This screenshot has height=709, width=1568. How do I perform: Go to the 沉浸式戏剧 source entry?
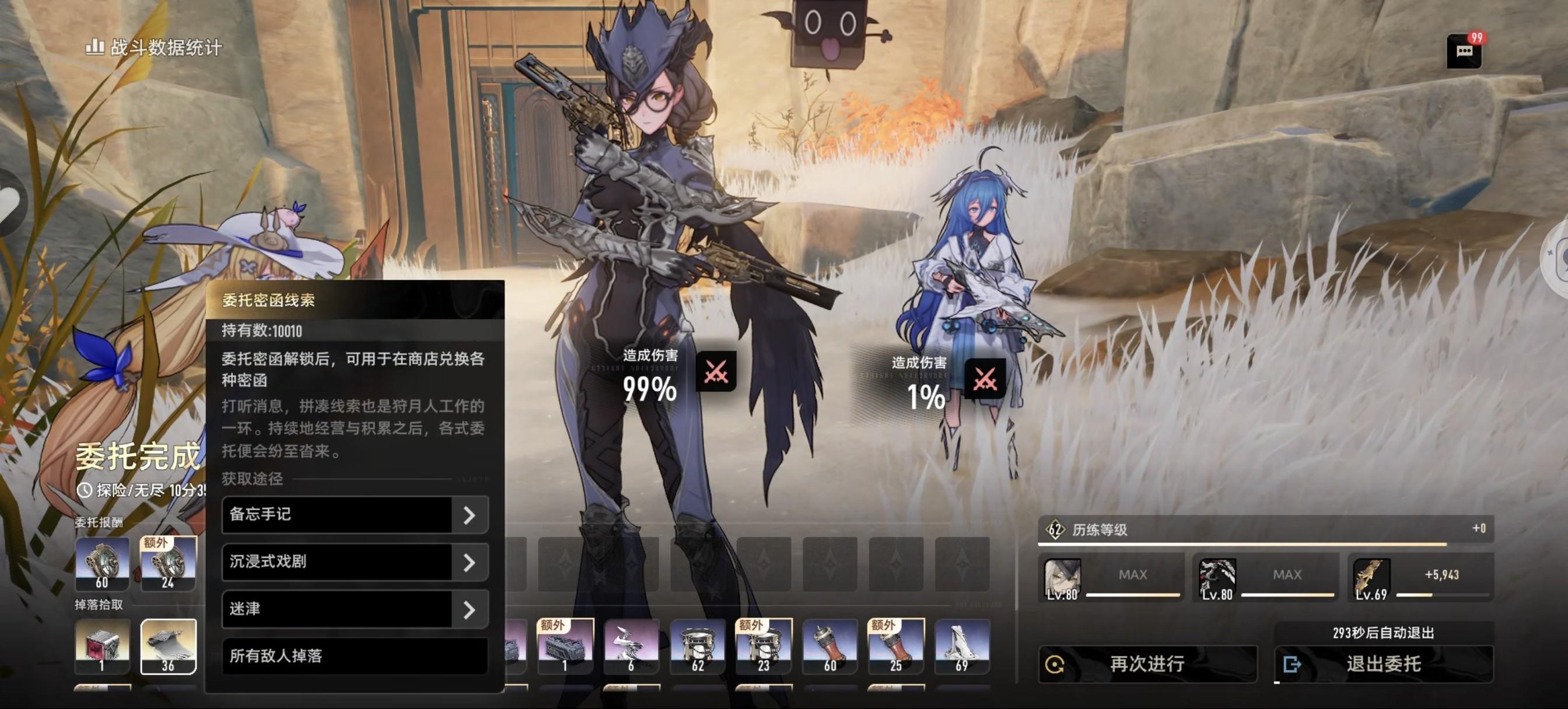pos(355,561)
